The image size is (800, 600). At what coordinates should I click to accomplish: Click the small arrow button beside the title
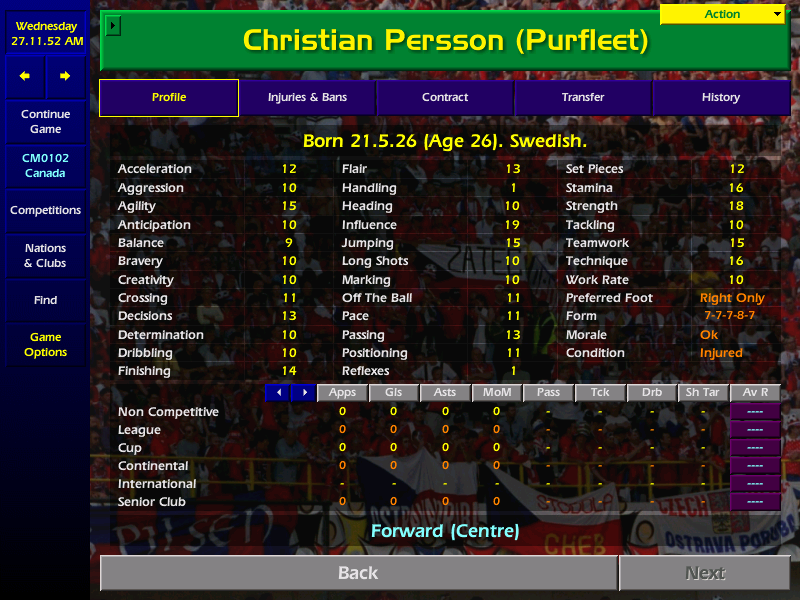(x=112, y=25)
